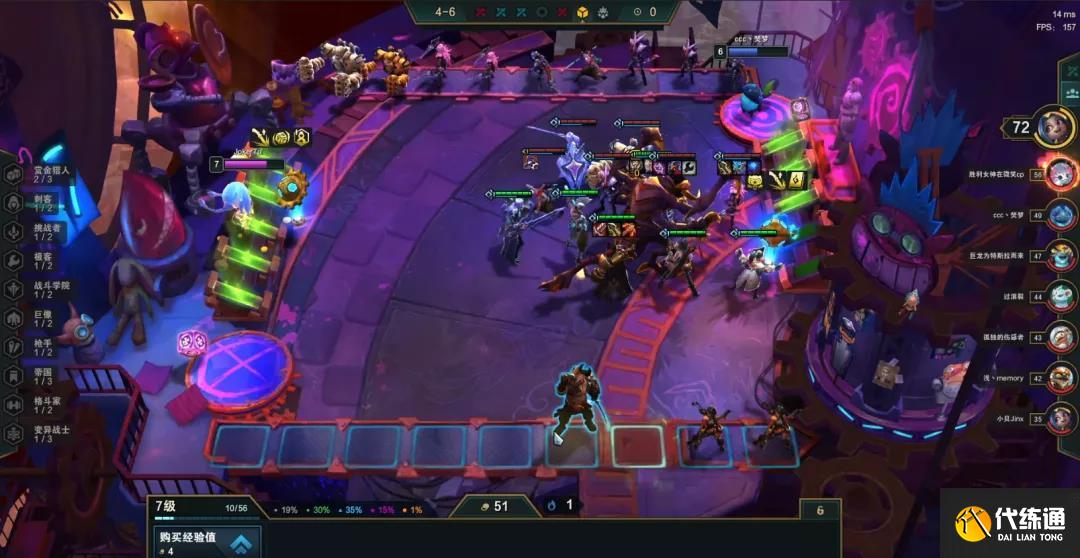Select the 赏金猎人 trait entry
The height and width of the screenshot is (558, 1080).
pyautogui.click(x=40, y=174)
